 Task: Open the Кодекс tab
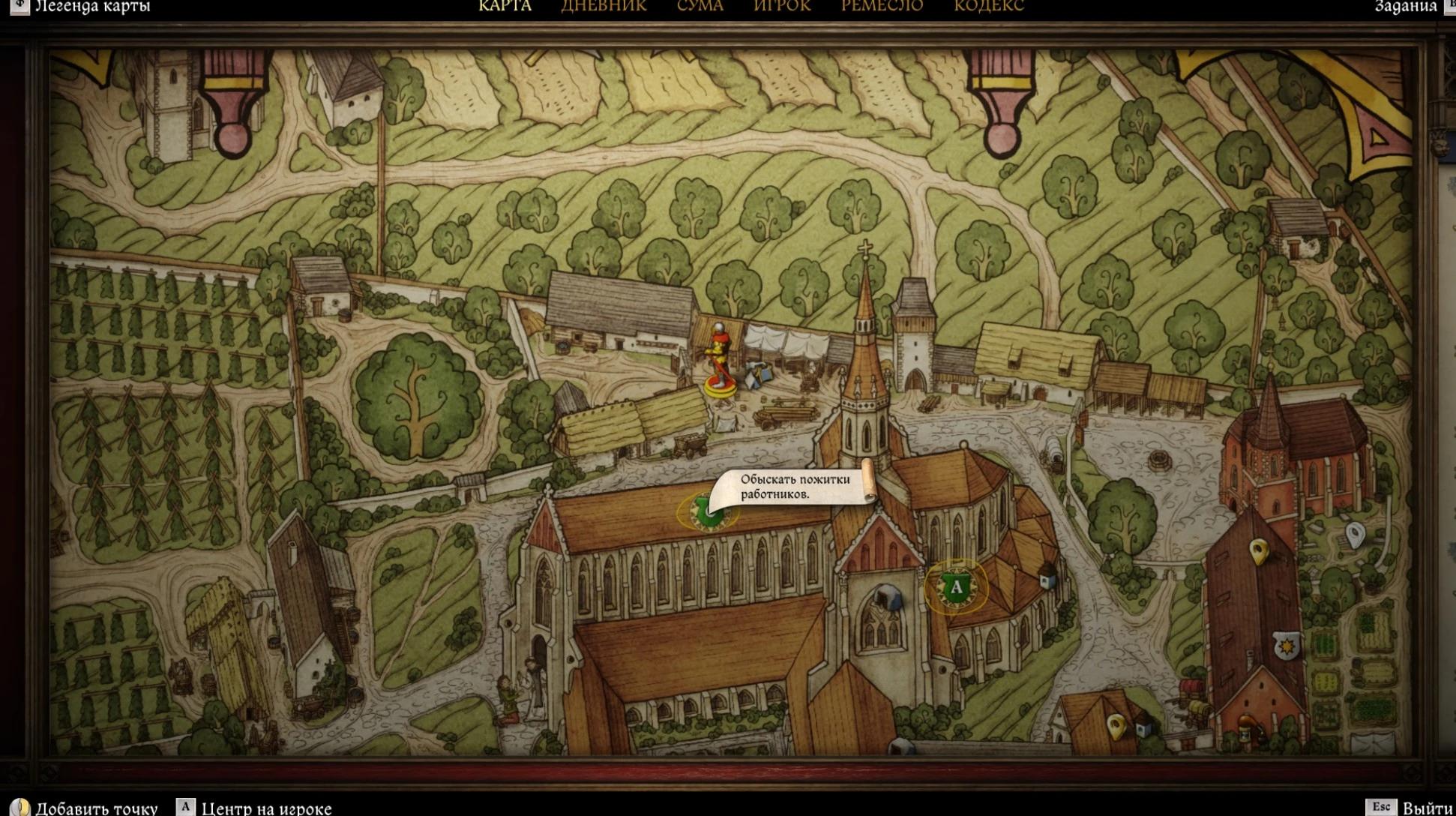tap(988, 6)
